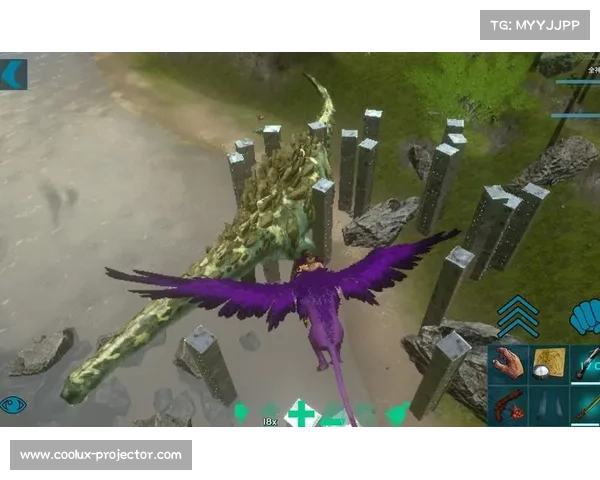Toggle the eye view icon

[x=14, y=404]
